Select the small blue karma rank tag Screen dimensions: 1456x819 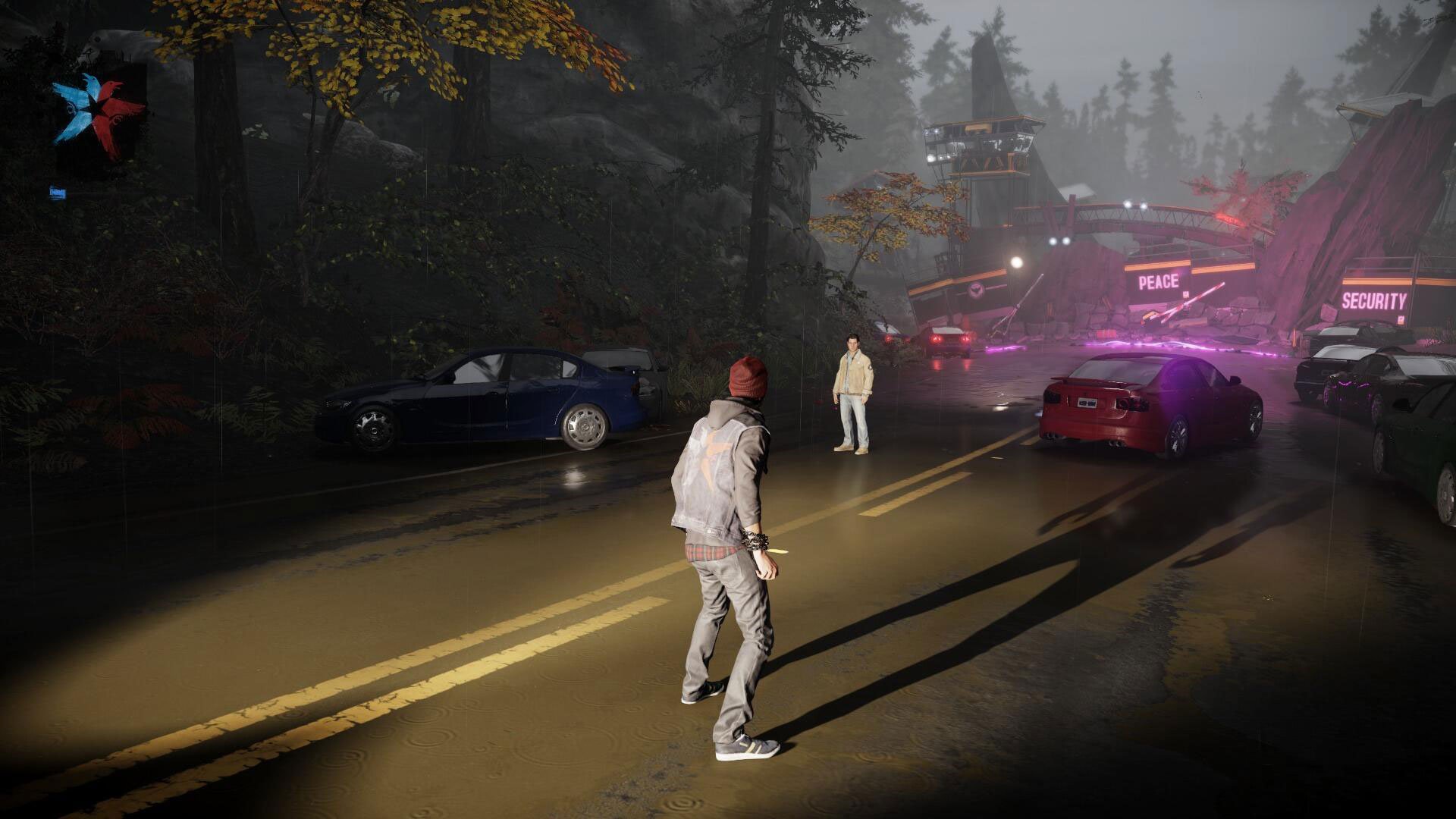(x=58, y=193)
